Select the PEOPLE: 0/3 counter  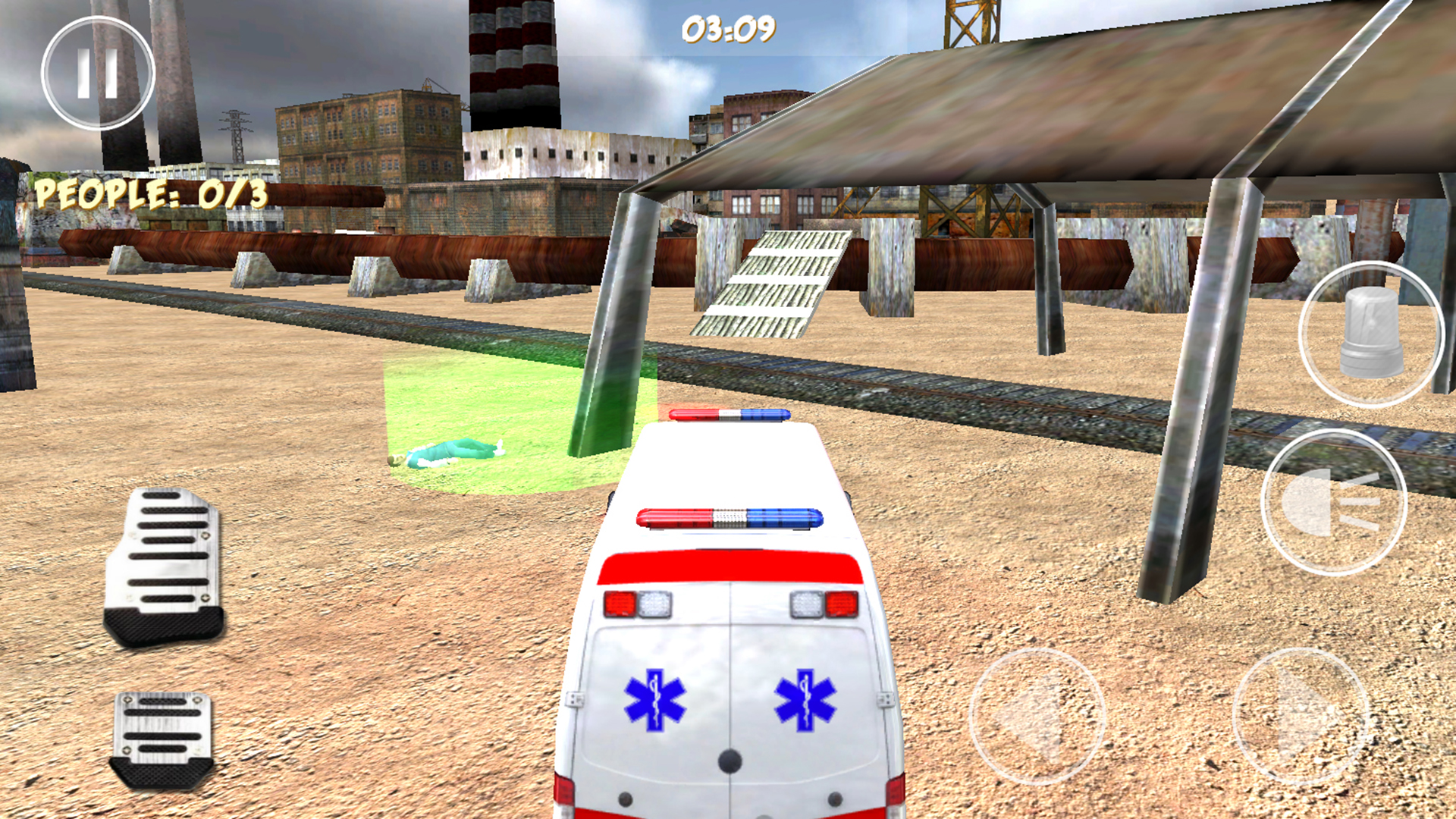click(152, 195)
